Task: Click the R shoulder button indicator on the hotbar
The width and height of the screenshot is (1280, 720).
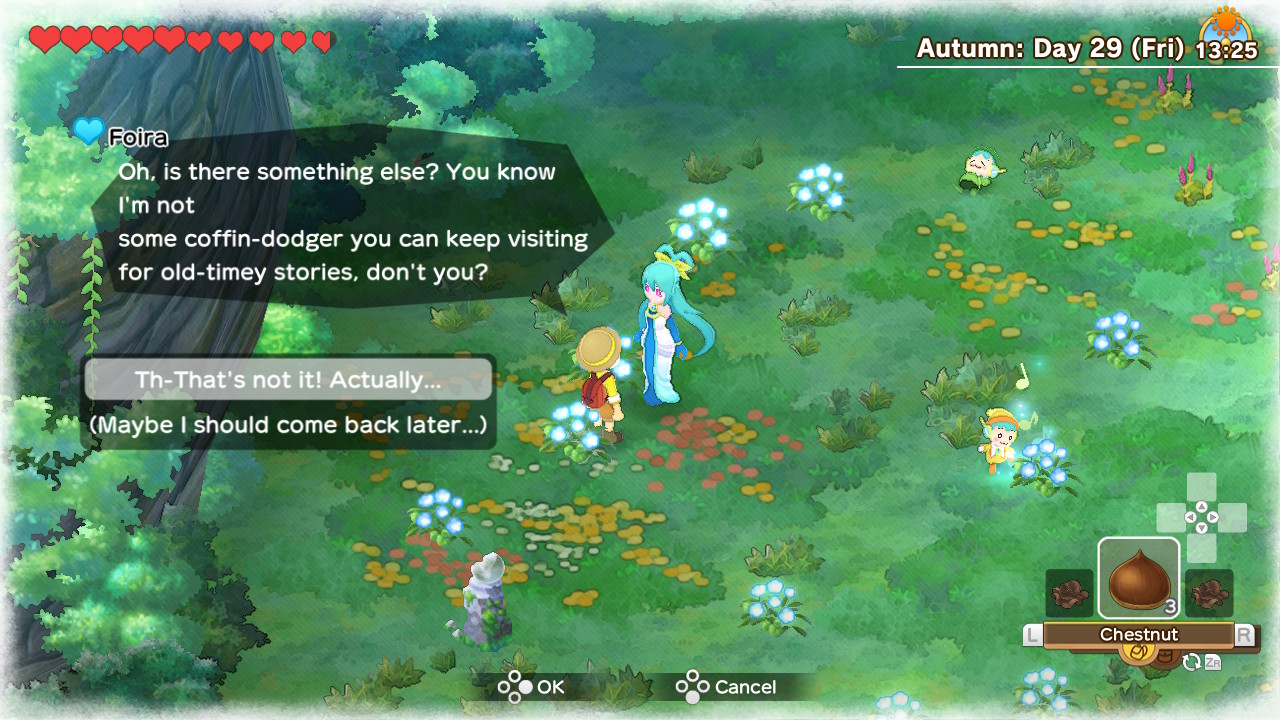Action: point(1245,632)
